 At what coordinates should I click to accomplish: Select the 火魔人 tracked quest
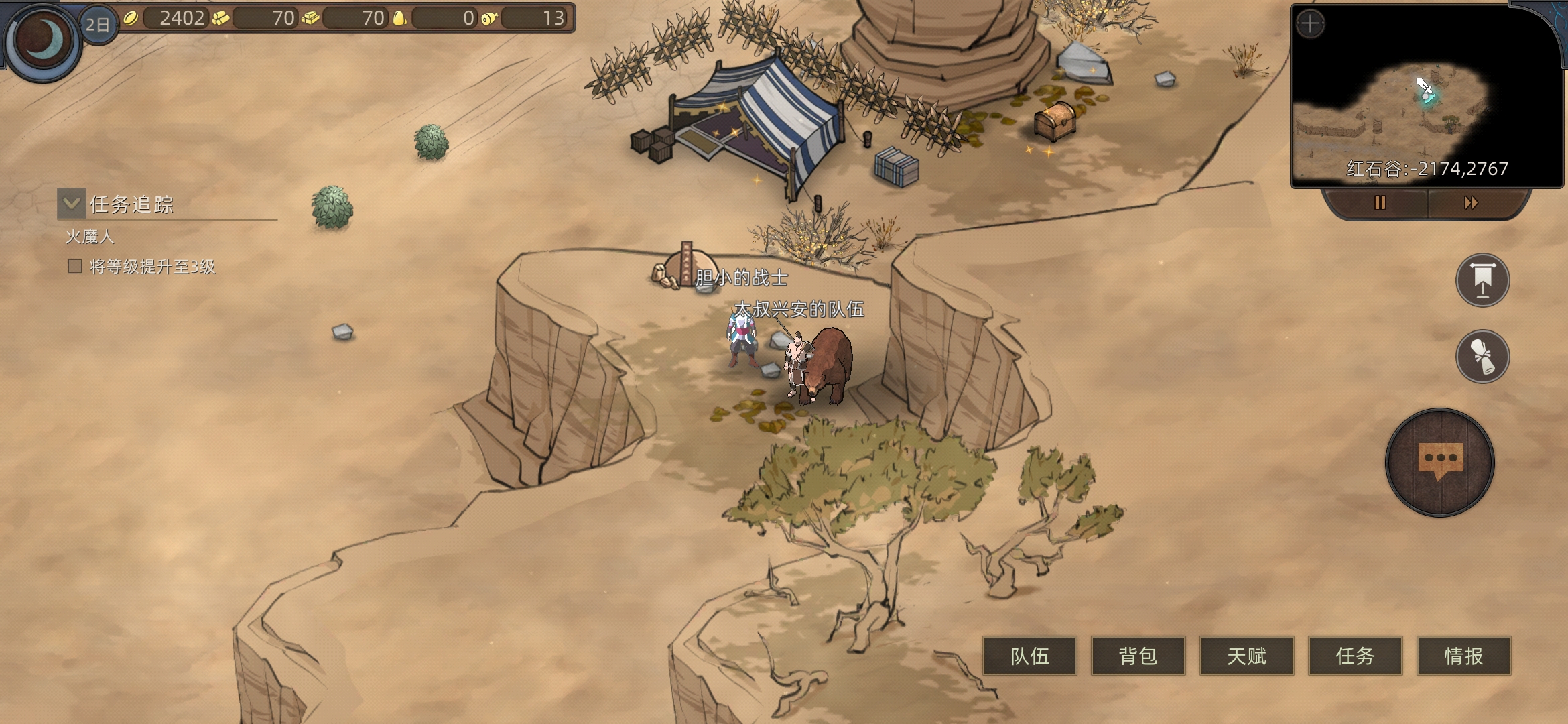tap(90, 237)
